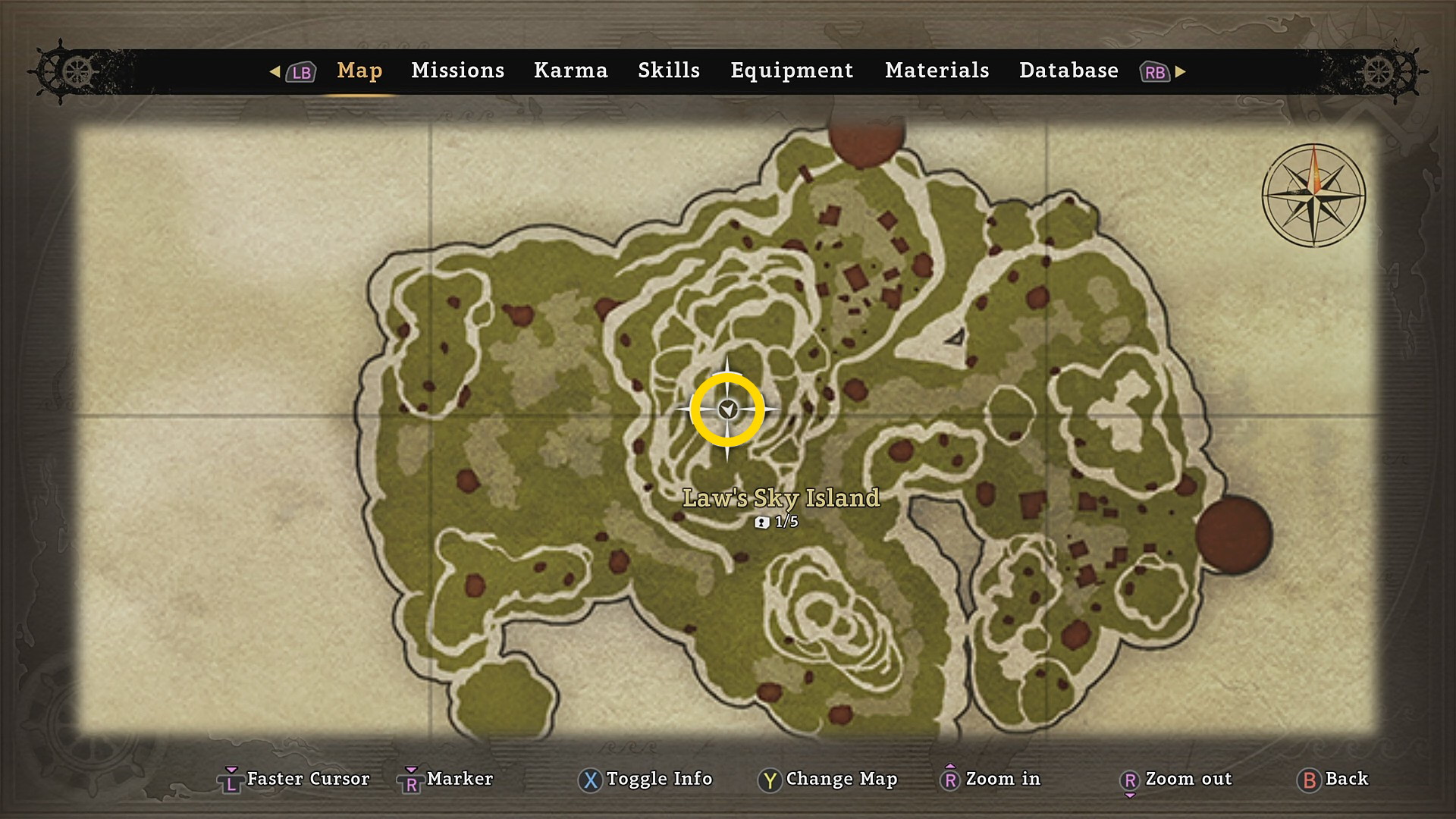Show the Materials tab
Image resolution: width=1456 pixels, height=819 pixels.
pyautogui.click(x=937, y=71)
